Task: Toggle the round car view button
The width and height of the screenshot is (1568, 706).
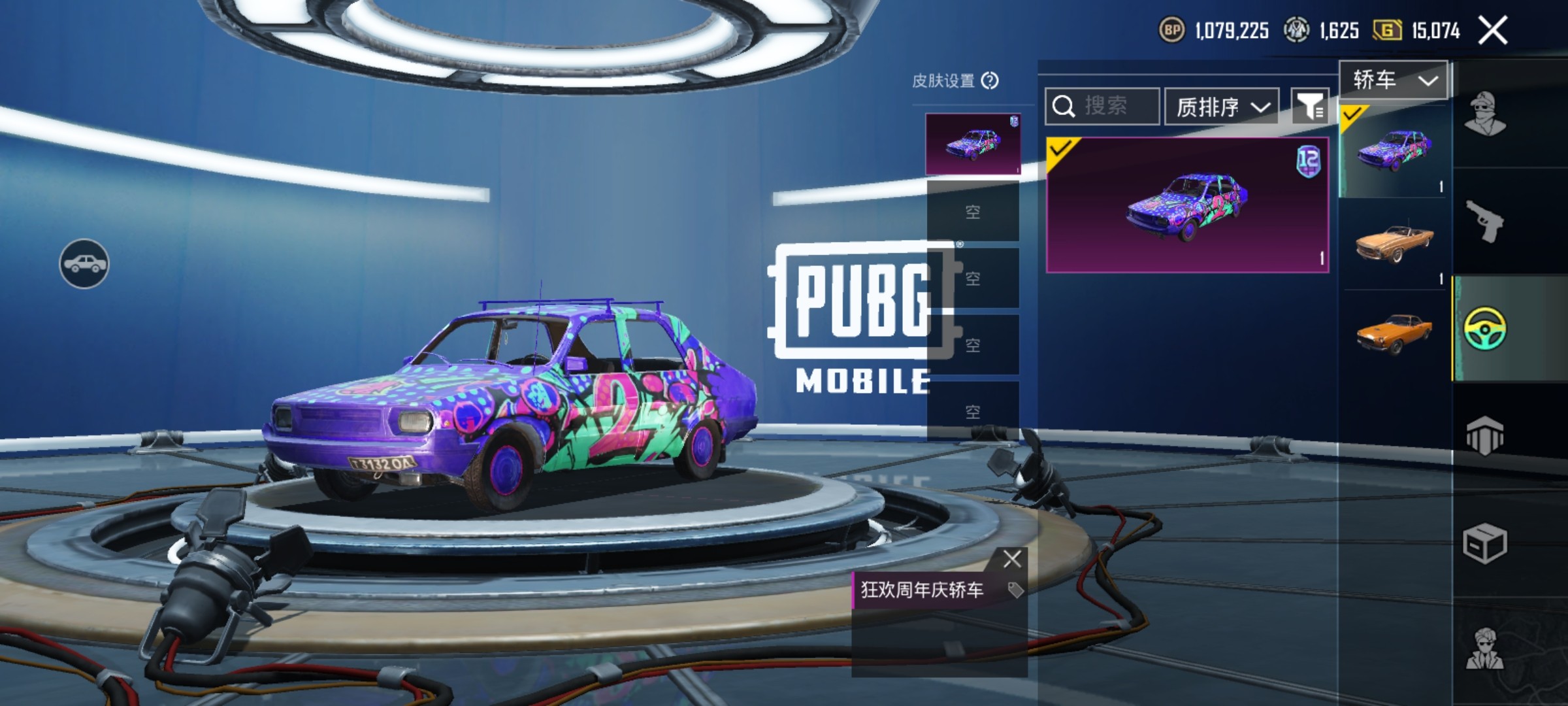Action: point(84,263)
